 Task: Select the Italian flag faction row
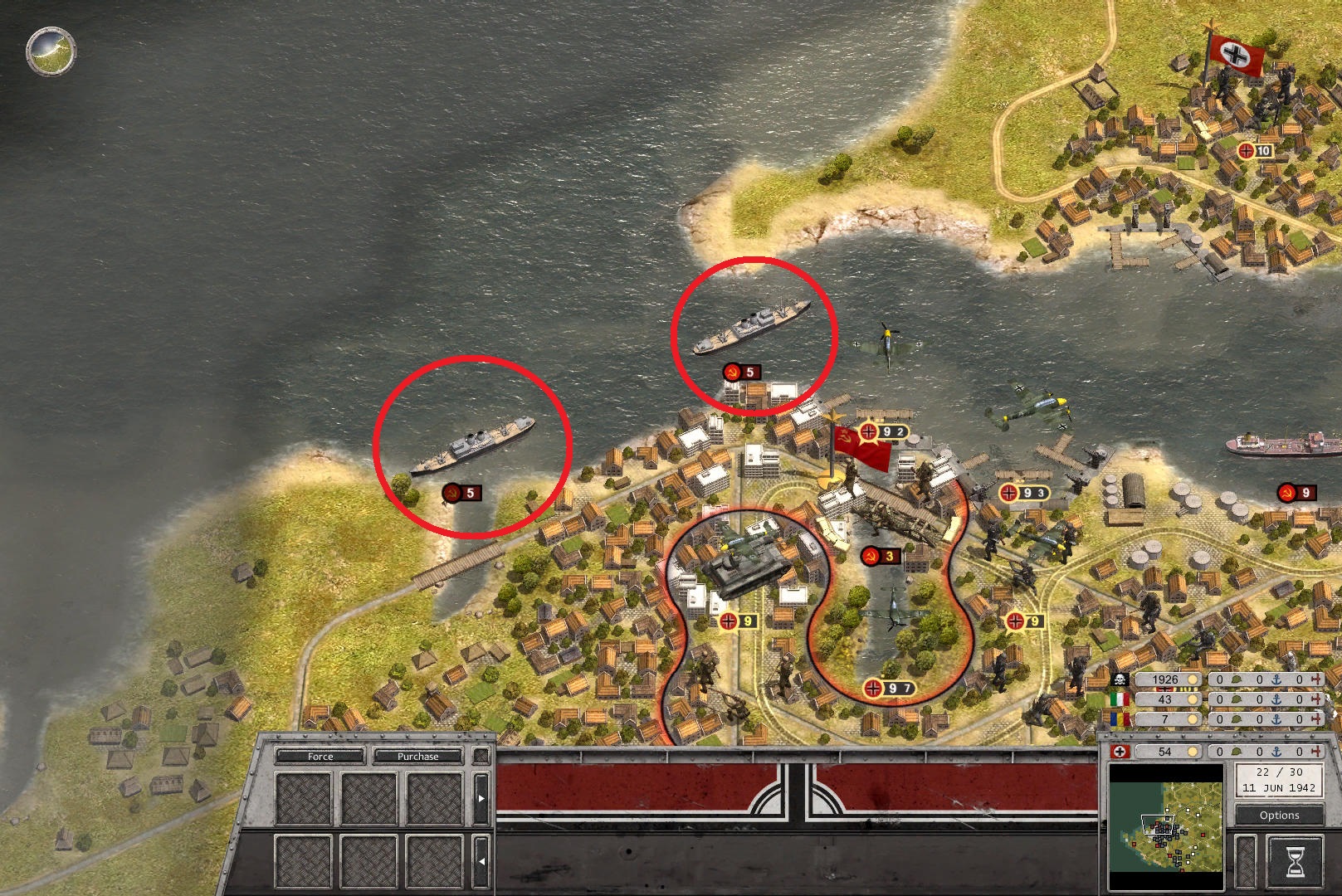pos(1120,699)
